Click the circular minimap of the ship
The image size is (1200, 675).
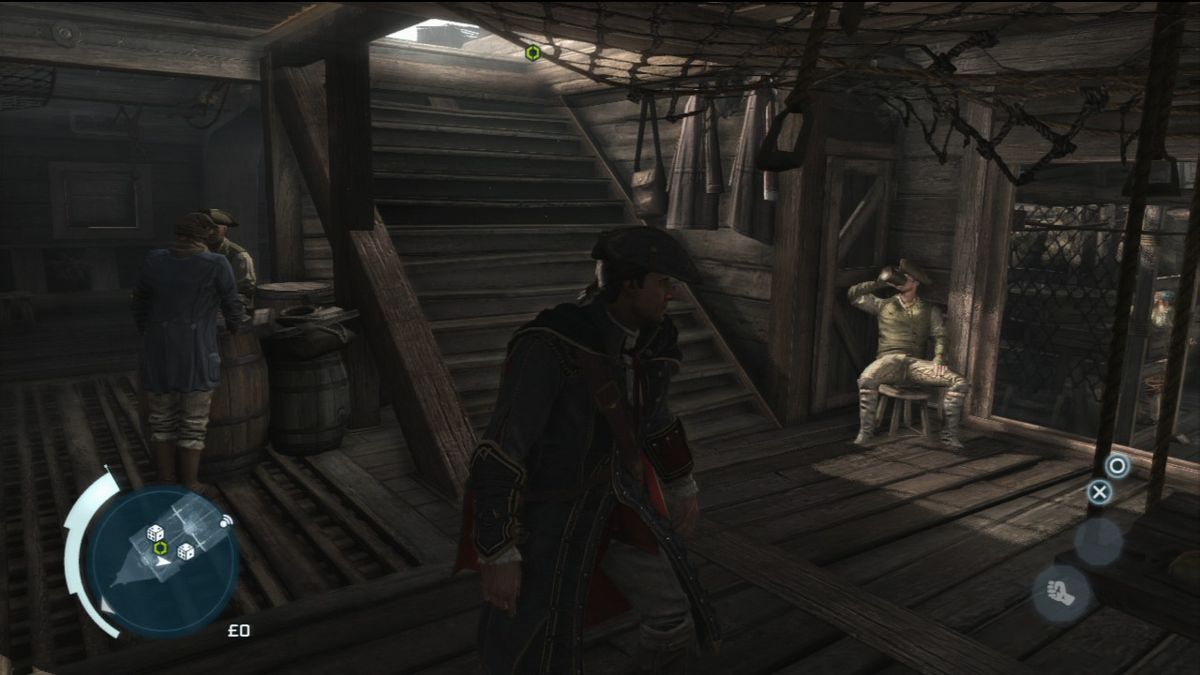pos(163,561)
